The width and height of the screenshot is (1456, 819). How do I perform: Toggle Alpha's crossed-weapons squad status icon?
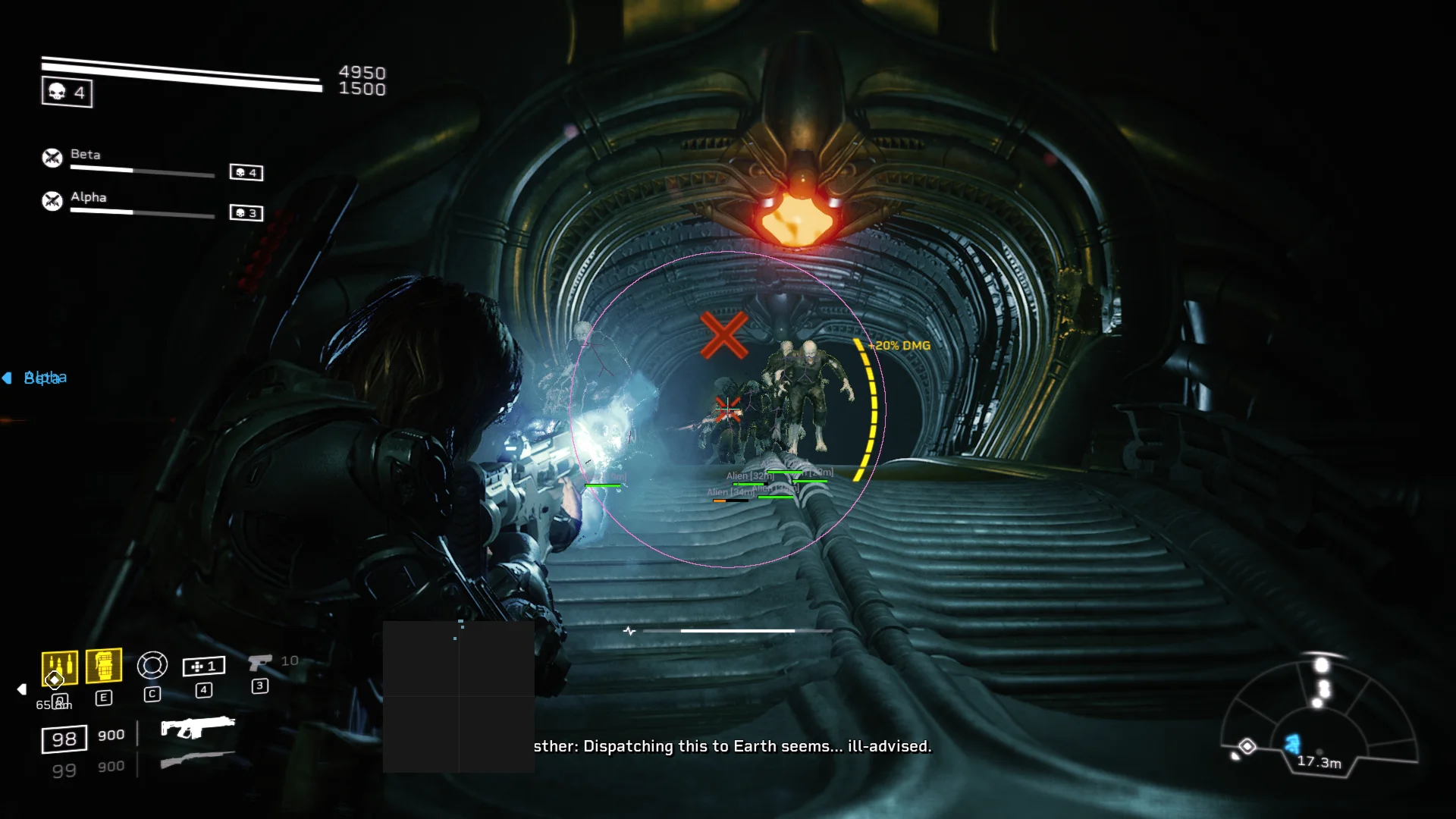pos(51,201)
